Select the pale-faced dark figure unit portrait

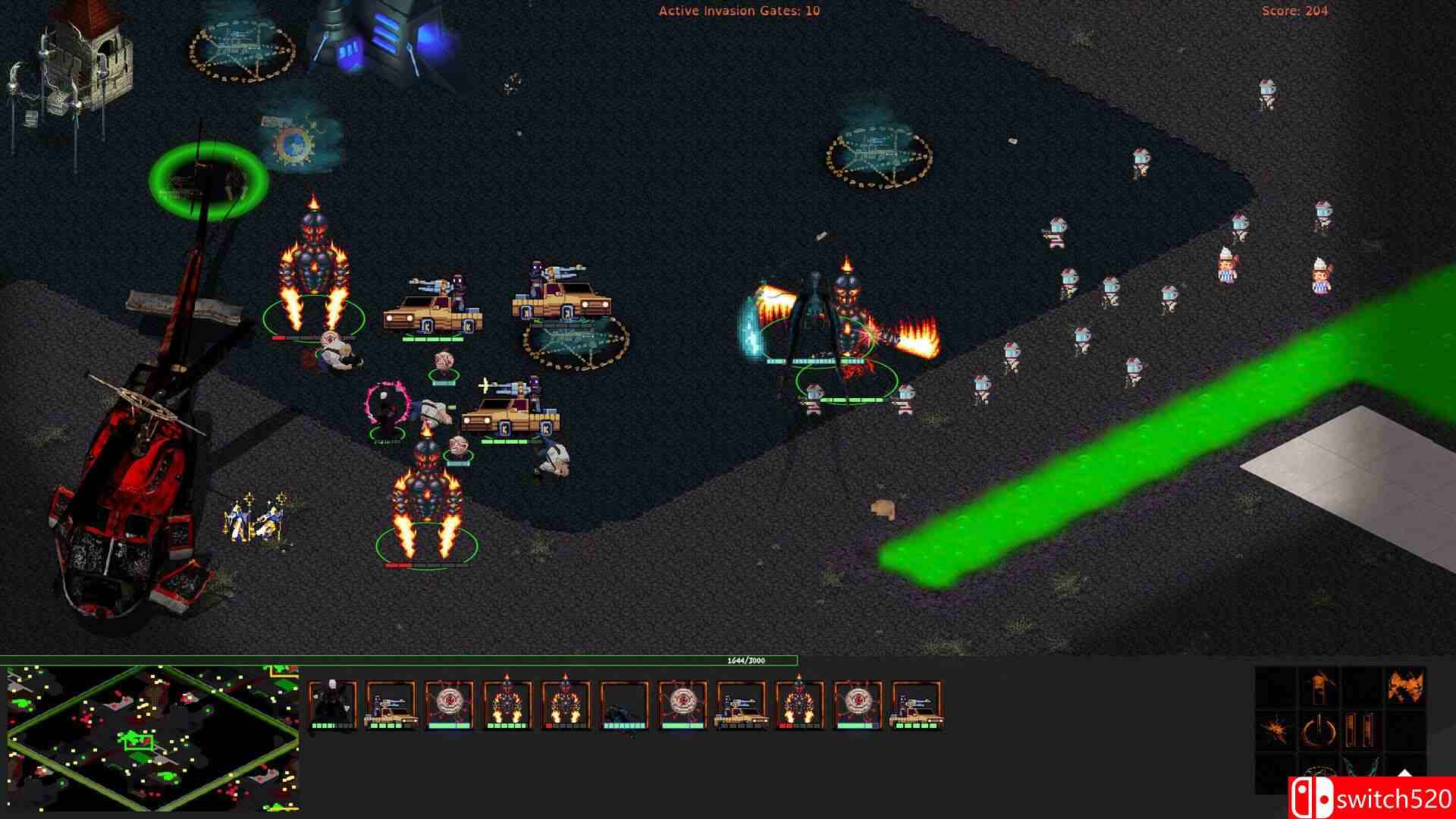[332, 704]
